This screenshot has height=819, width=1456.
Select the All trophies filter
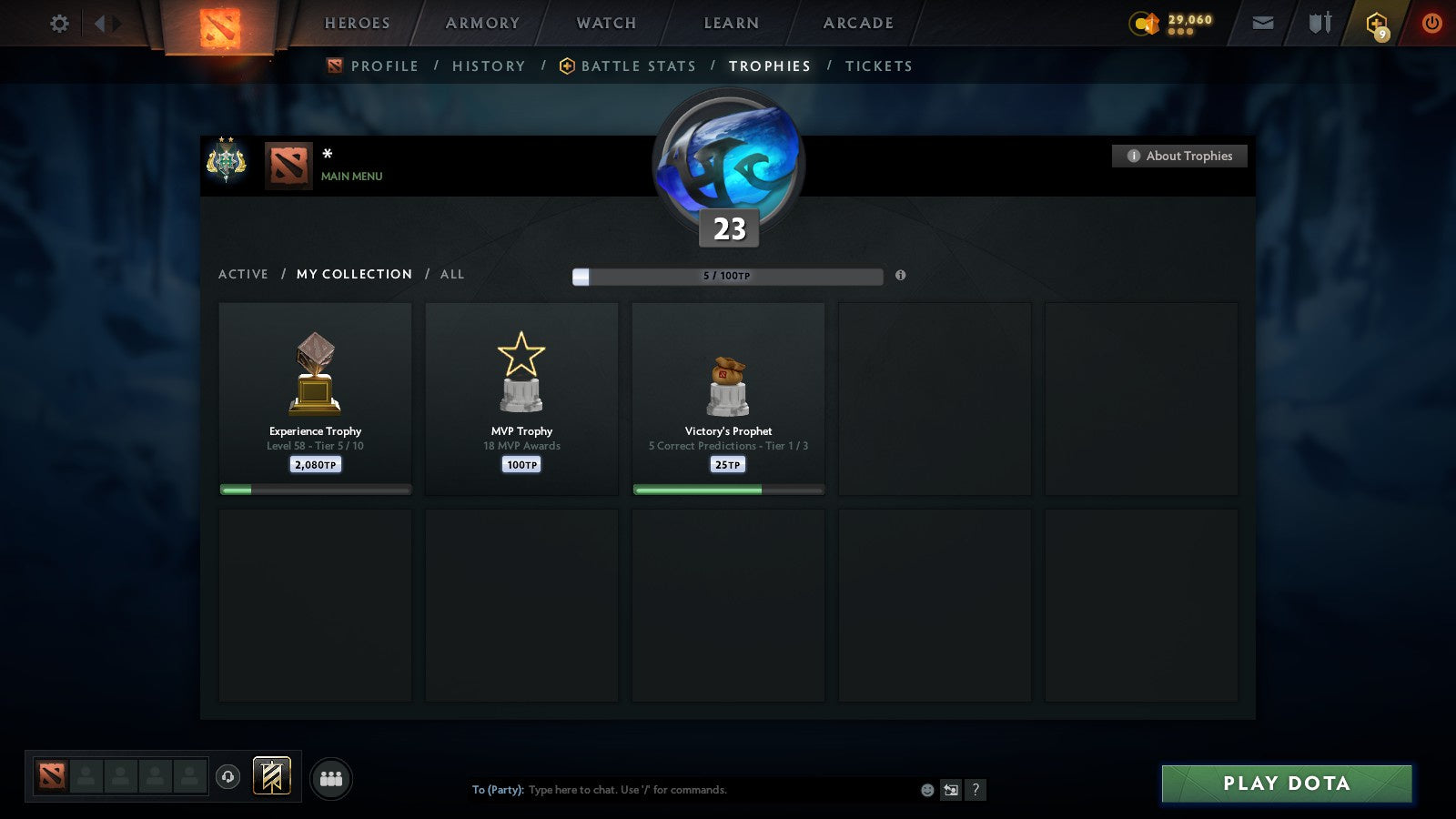coord(452,274)
